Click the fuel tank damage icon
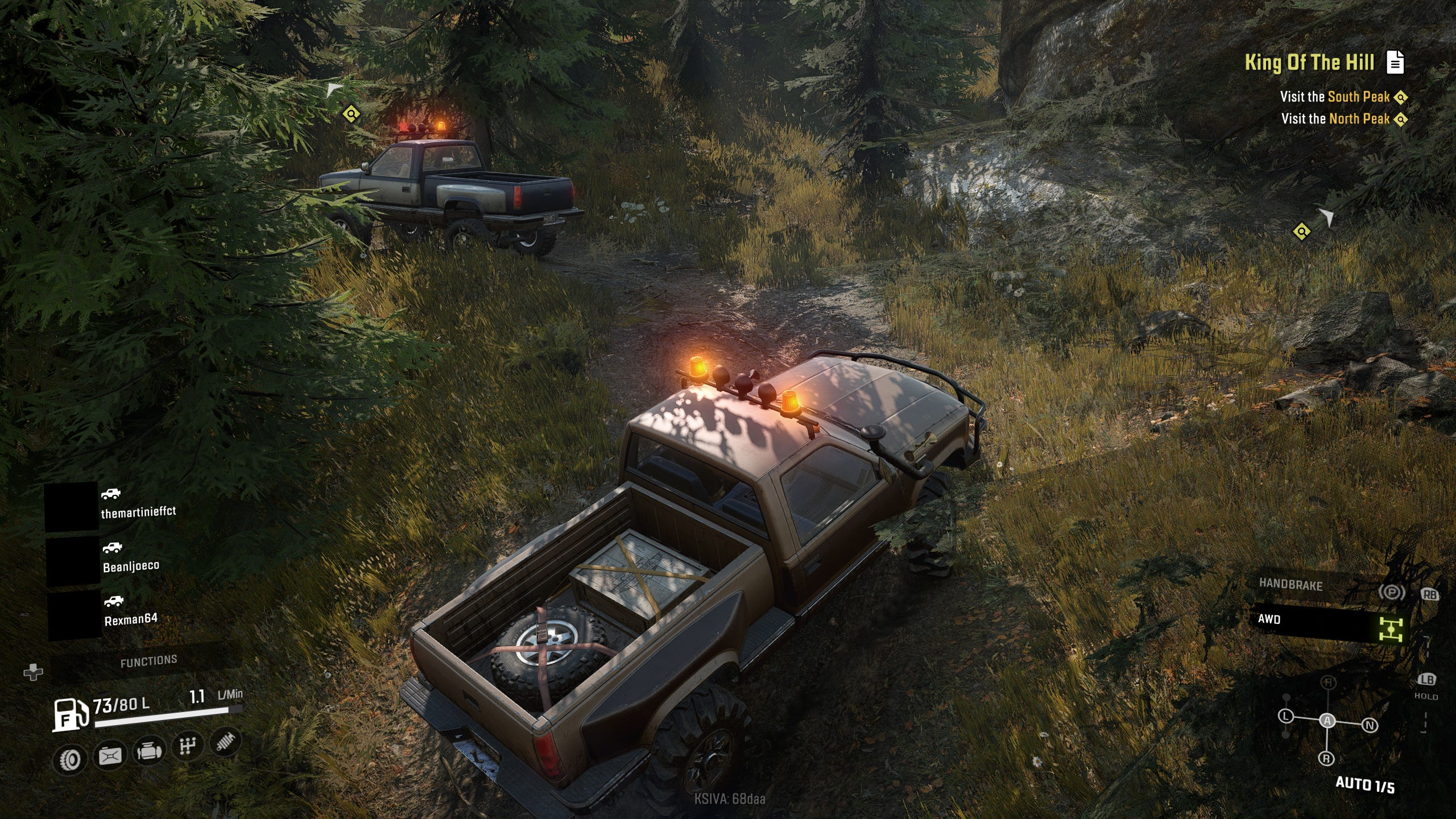This screenshot has width=1456, height=819. tap(110, 756)
